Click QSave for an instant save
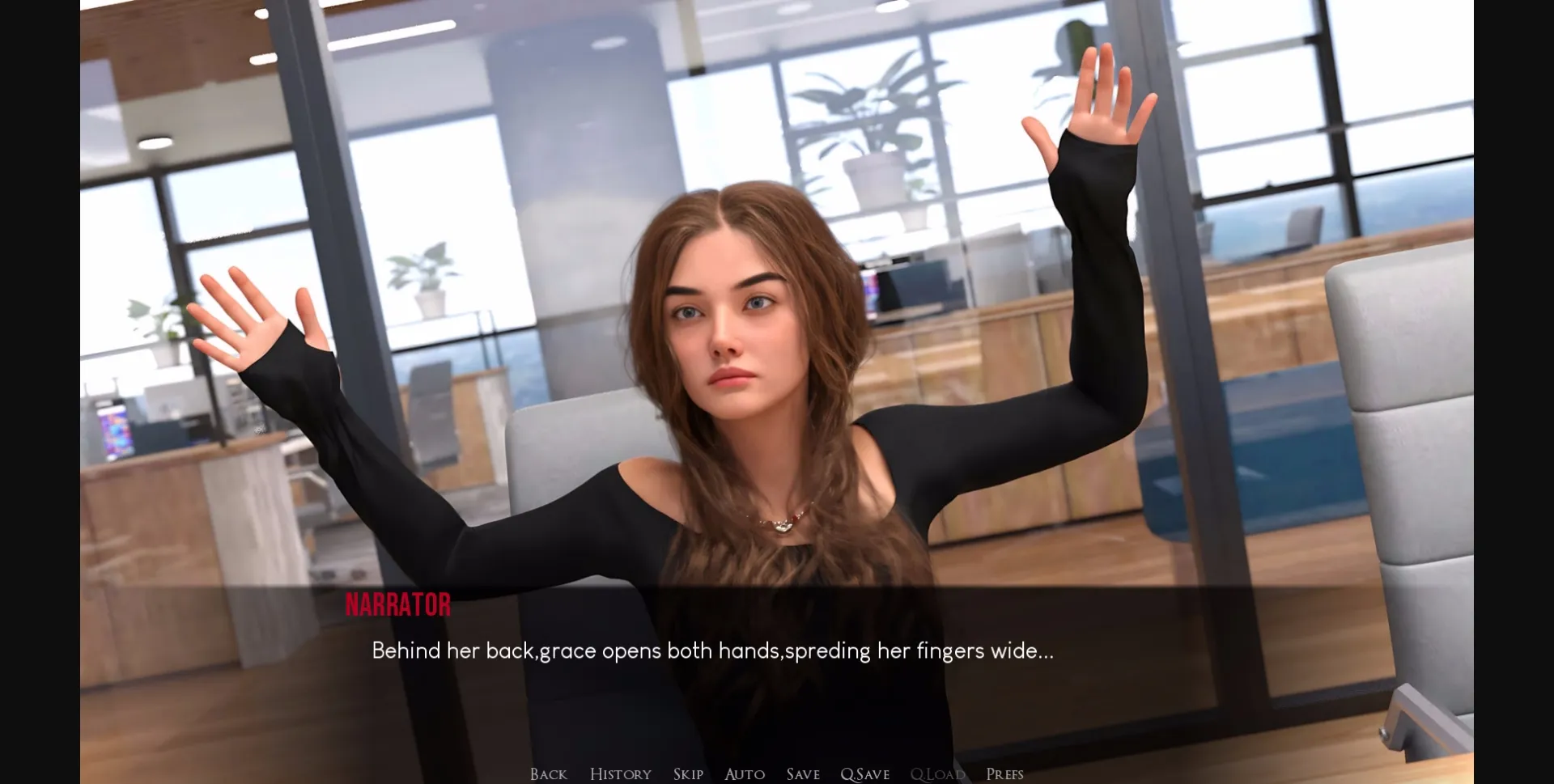This screenshot has height=784, width=1554. pyautogui.click(x=864, y=773)
